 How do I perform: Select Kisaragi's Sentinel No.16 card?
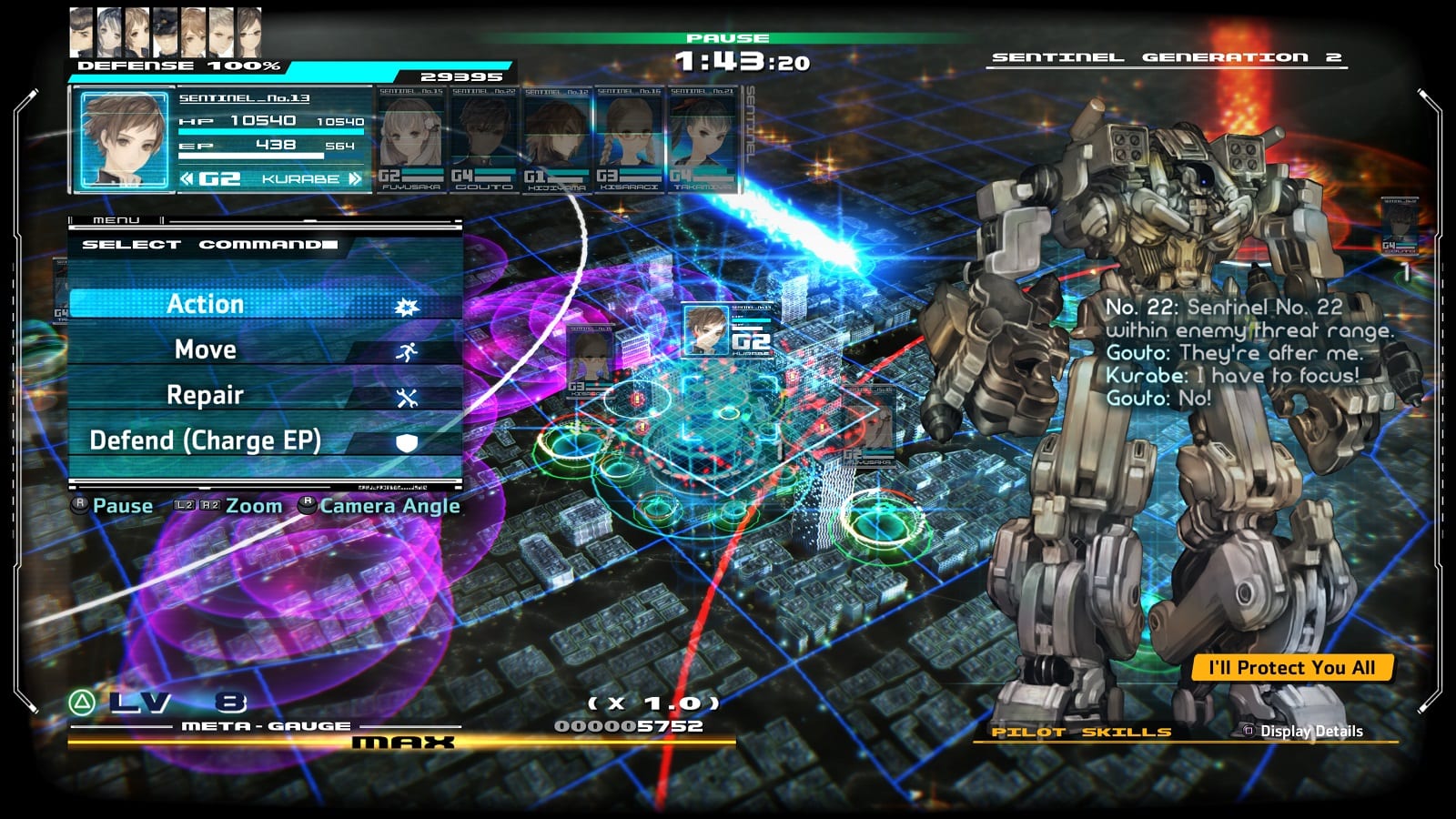pyautogui.click(x=630, y=139)
